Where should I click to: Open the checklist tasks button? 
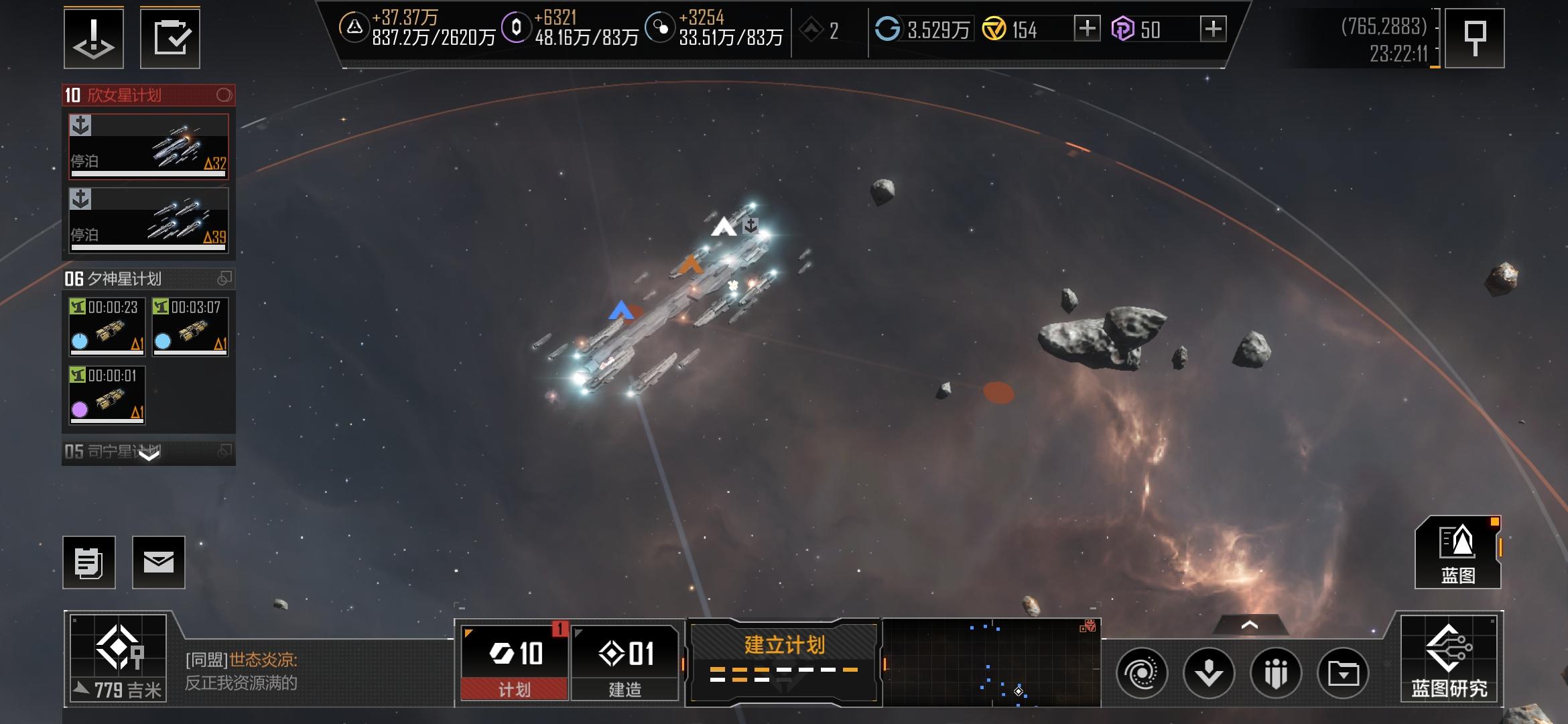[170, 38]
